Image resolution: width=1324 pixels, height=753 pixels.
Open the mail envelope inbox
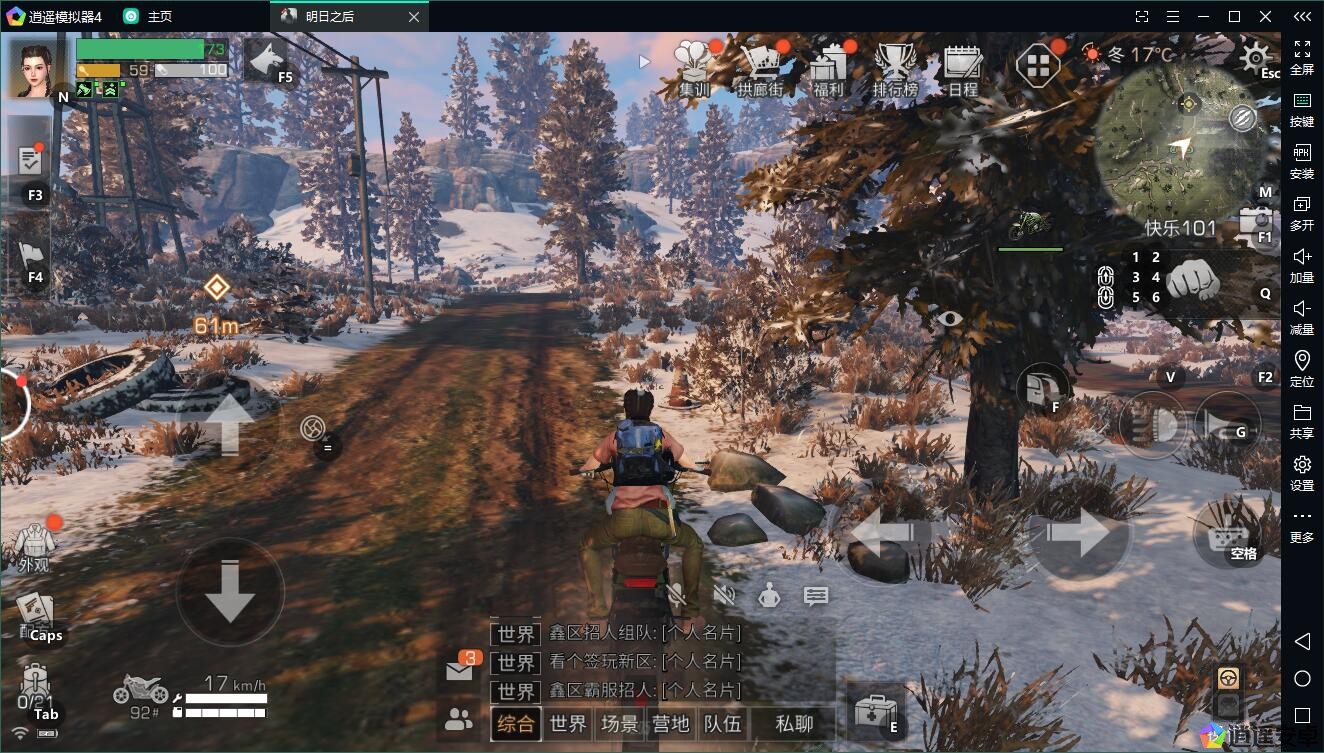pos(459,671)
